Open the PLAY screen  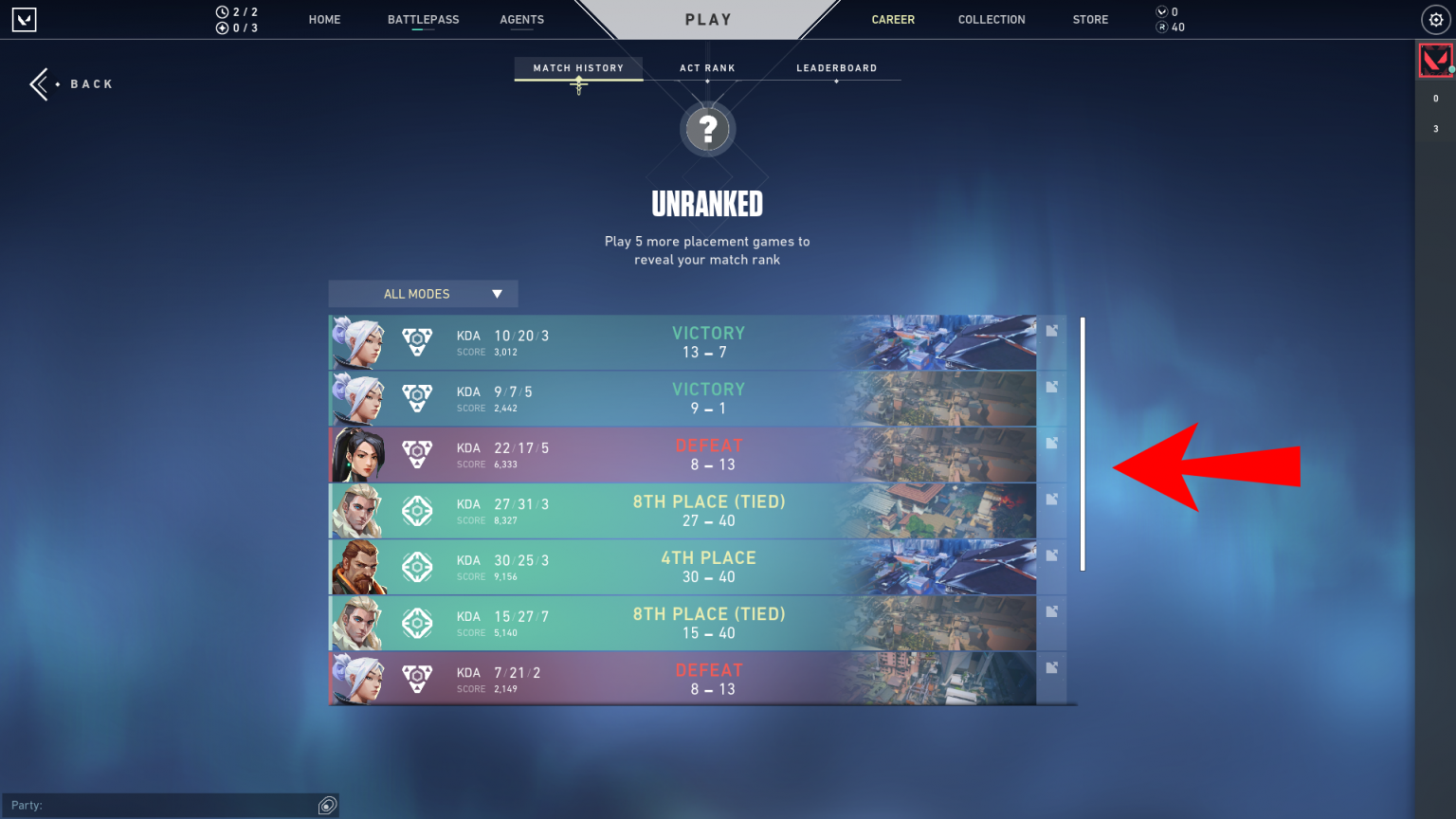pyautogui.click(x=707, y=19)
